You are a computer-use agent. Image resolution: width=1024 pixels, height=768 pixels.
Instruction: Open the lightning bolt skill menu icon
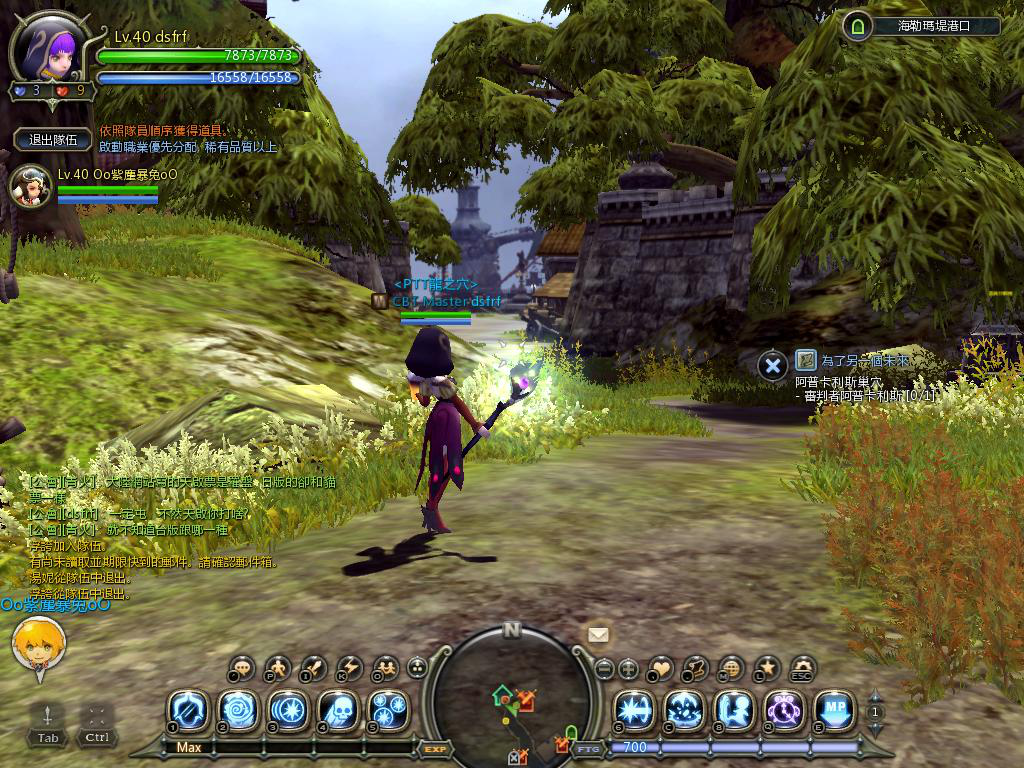(x=350, y=668)
